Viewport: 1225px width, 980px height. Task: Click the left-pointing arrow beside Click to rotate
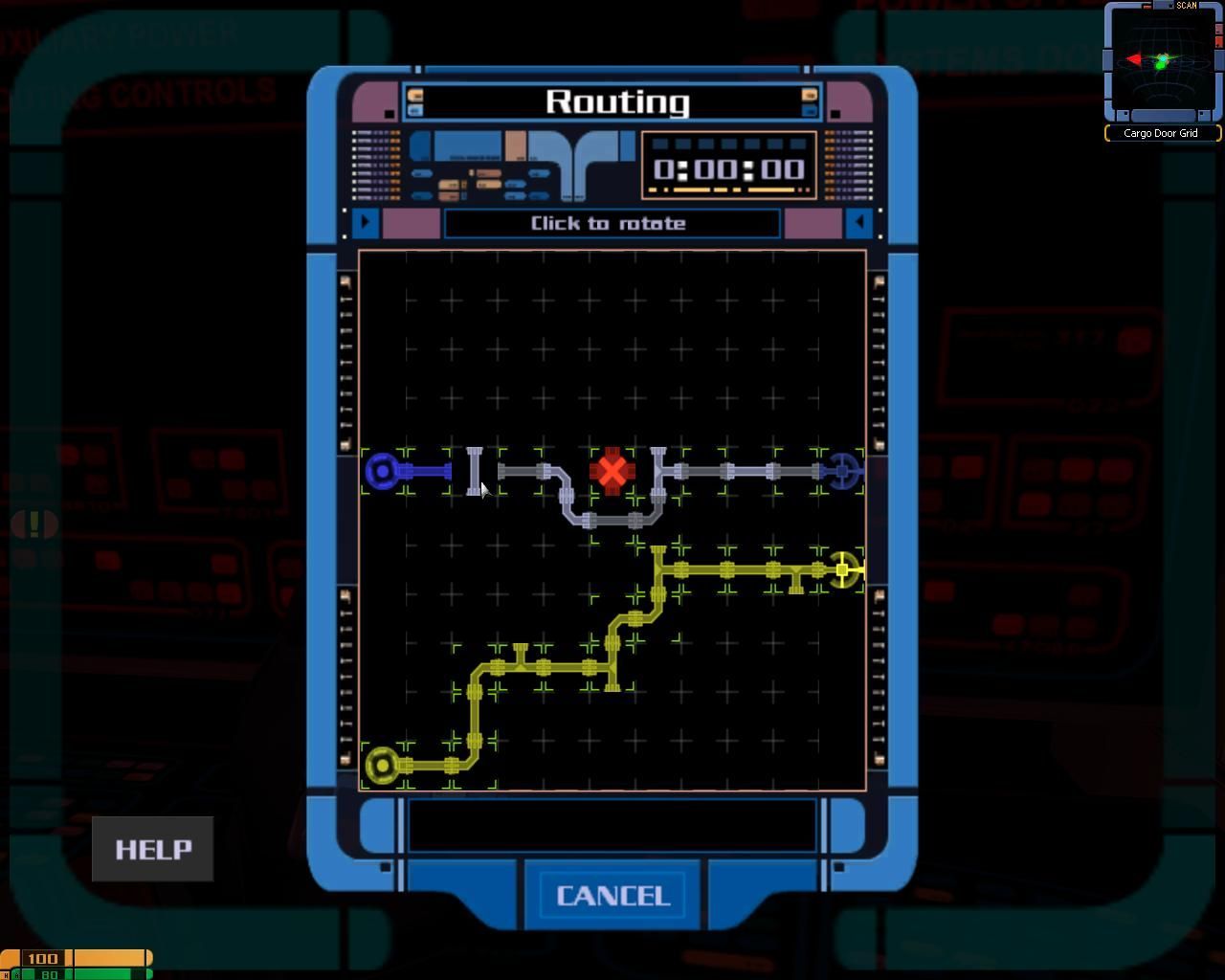(x=859, y=223)
